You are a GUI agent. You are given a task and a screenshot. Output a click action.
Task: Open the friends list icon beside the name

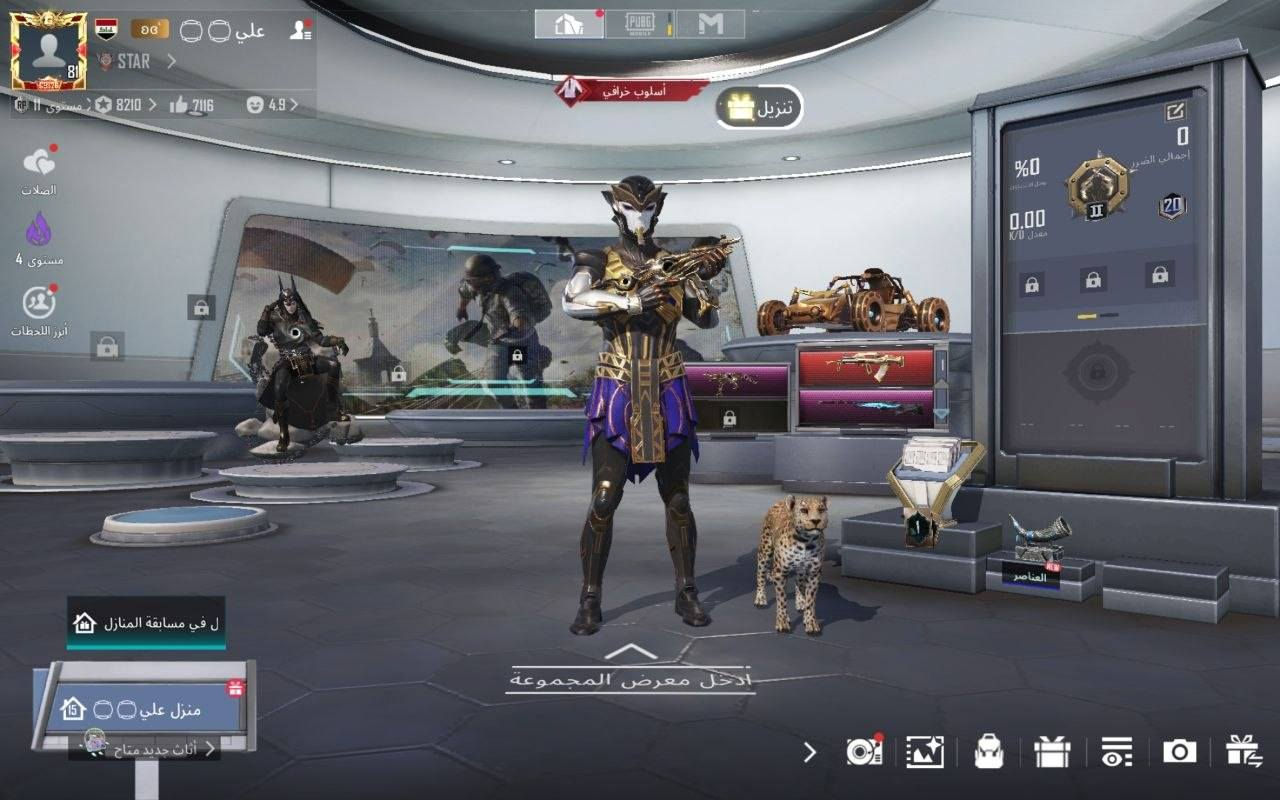[x=299, y=30]
